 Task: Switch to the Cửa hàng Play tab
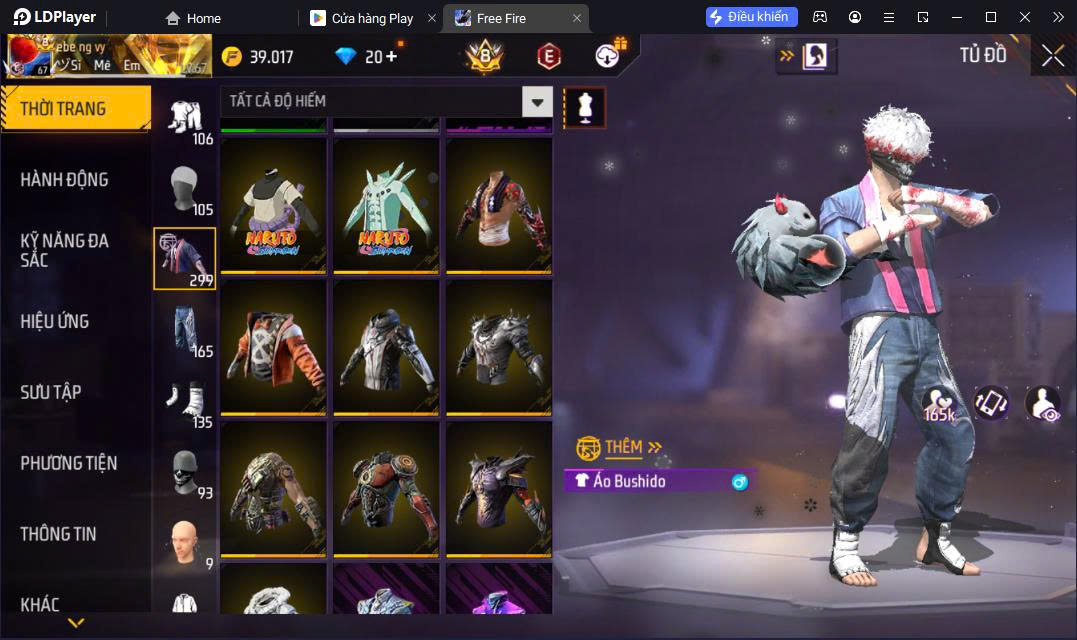373,18
